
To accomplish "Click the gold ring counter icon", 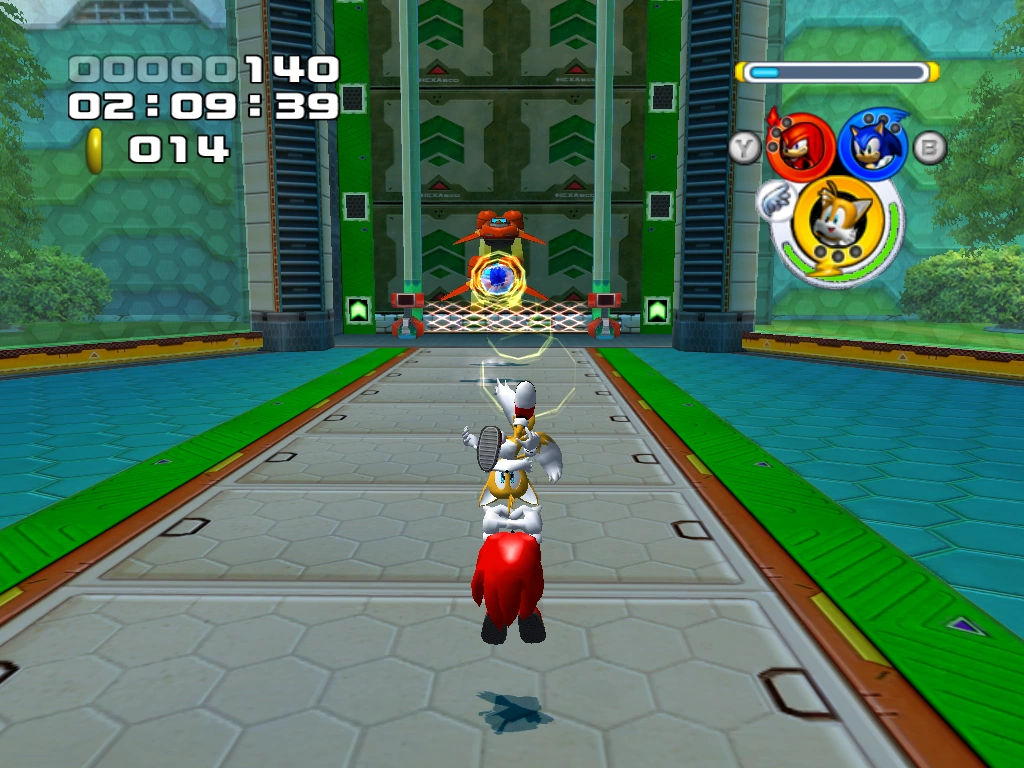I will [x=95, y=150].
